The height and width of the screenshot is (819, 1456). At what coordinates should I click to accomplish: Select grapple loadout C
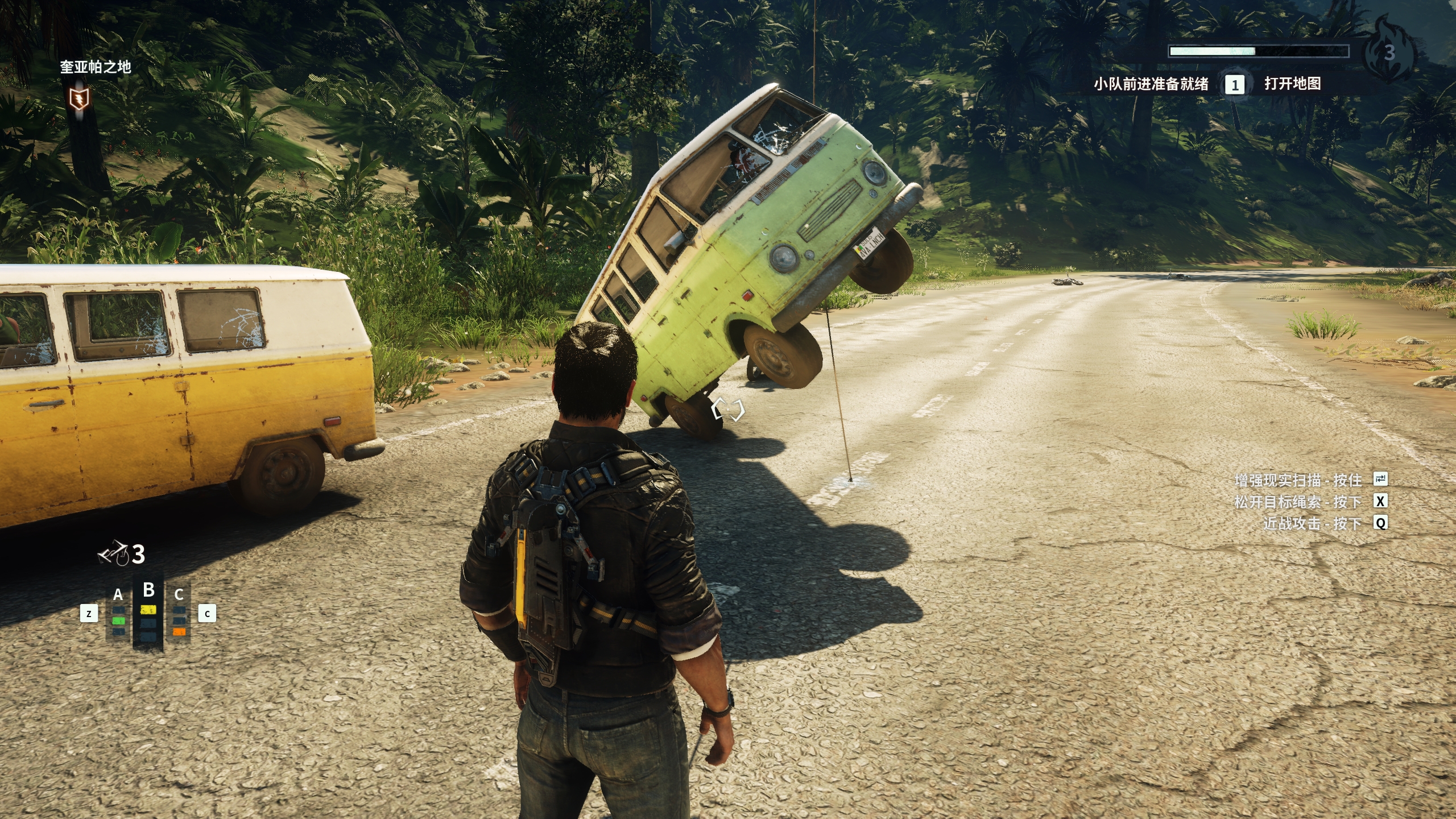coord(179,614)
